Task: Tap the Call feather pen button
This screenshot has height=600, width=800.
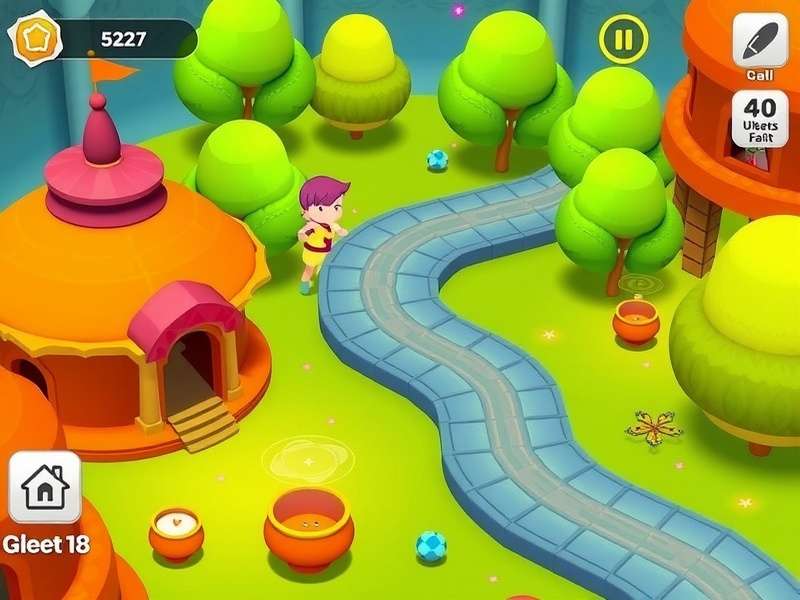Action: (x=760, y=41)
